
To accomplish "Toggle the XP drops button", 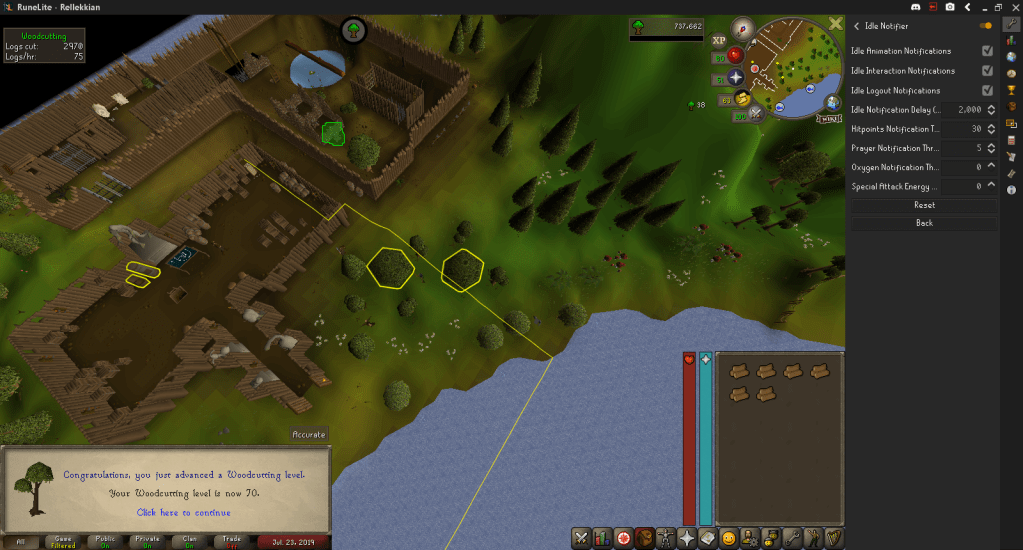I will pos(719,41).
